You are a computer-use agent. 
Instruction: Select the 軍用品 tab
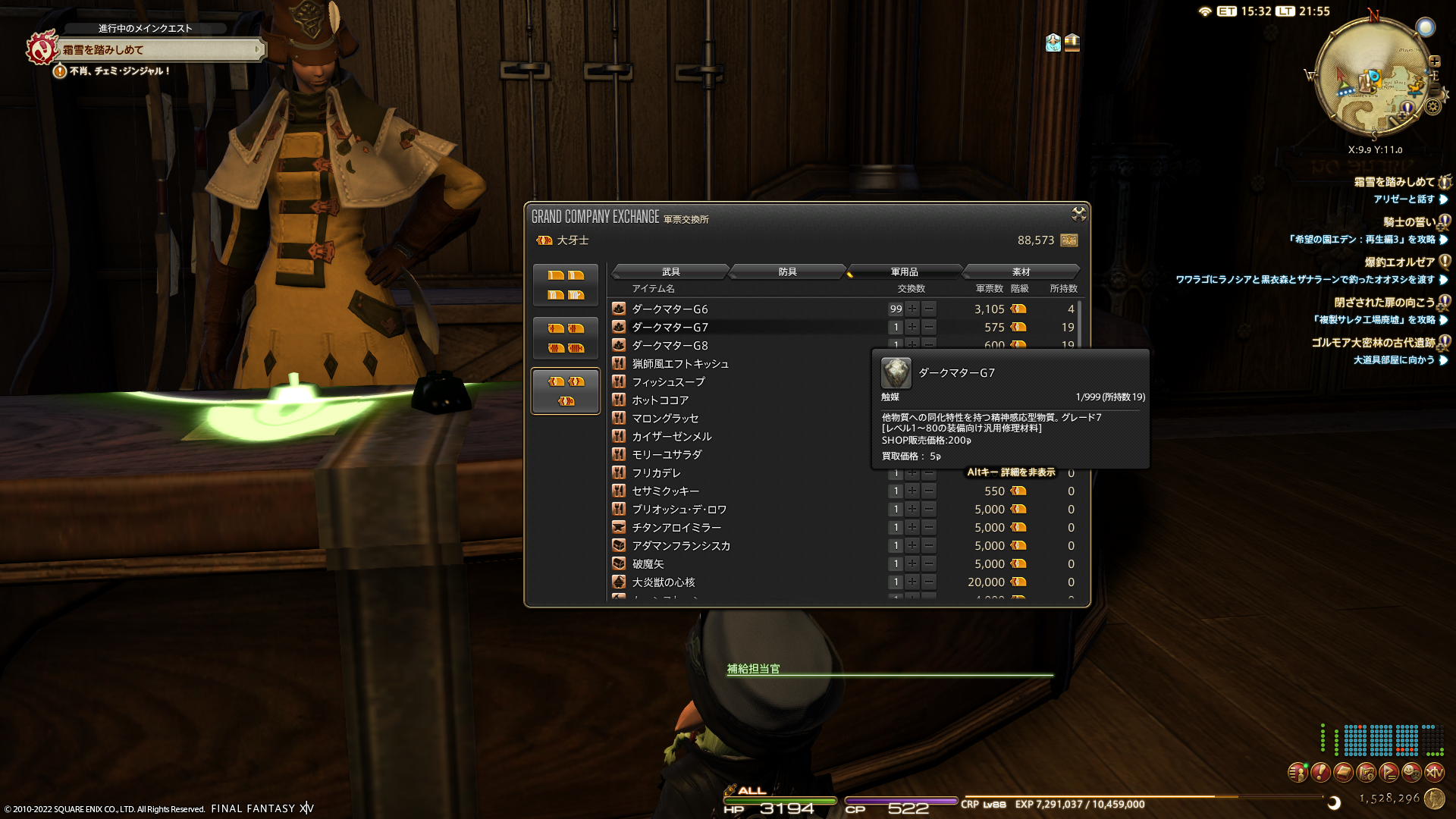click(904, 271)
